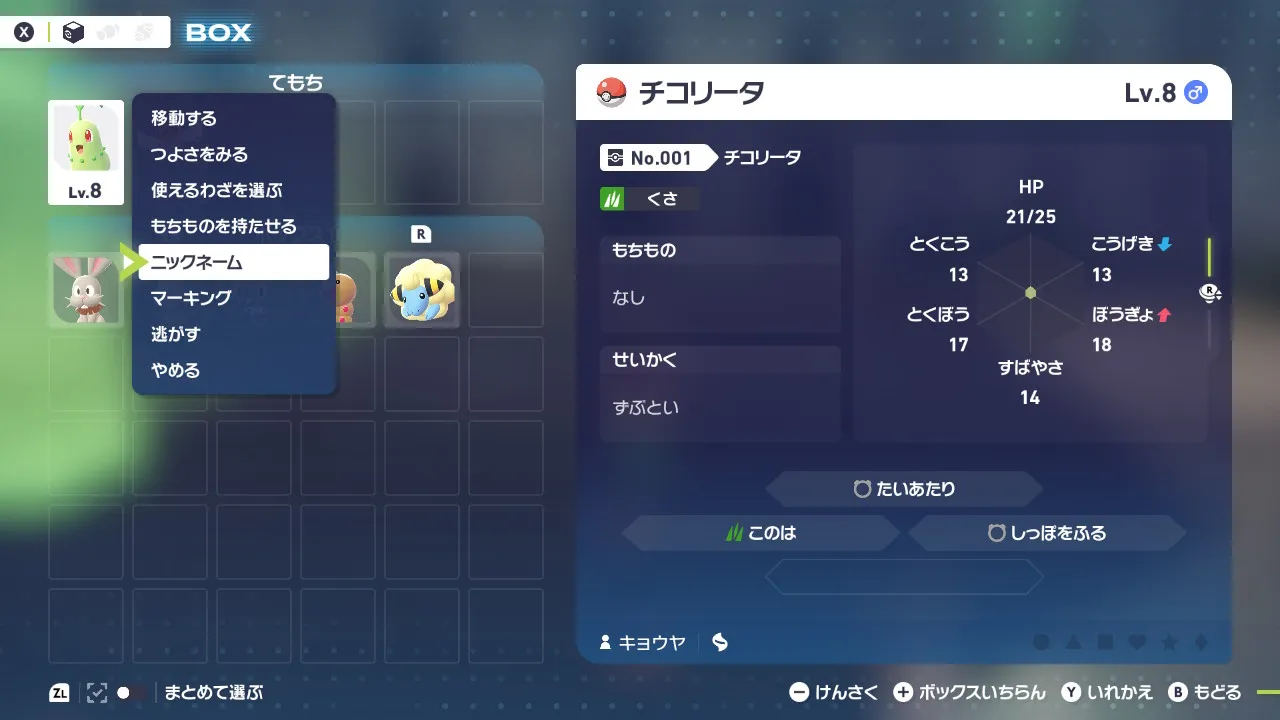1280x720 pixels.
Task: Open the もちもの held item panel
Action: pos(720,284)
